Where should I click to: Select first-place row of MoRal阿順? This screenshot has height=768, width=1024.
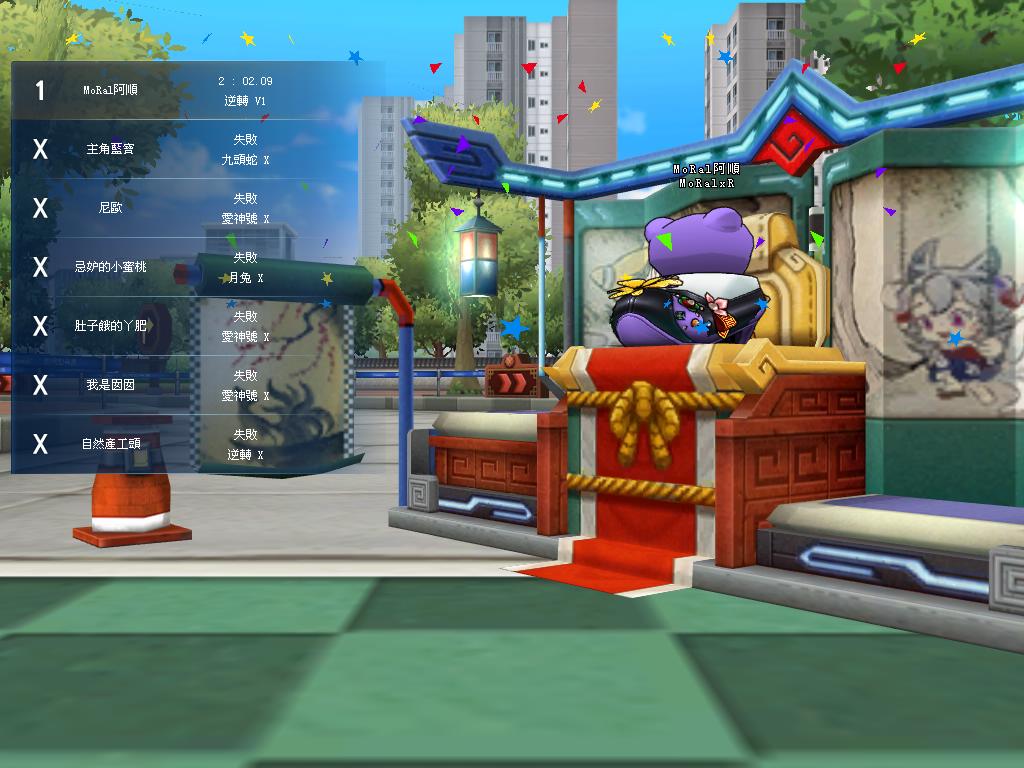coord(197,90)
